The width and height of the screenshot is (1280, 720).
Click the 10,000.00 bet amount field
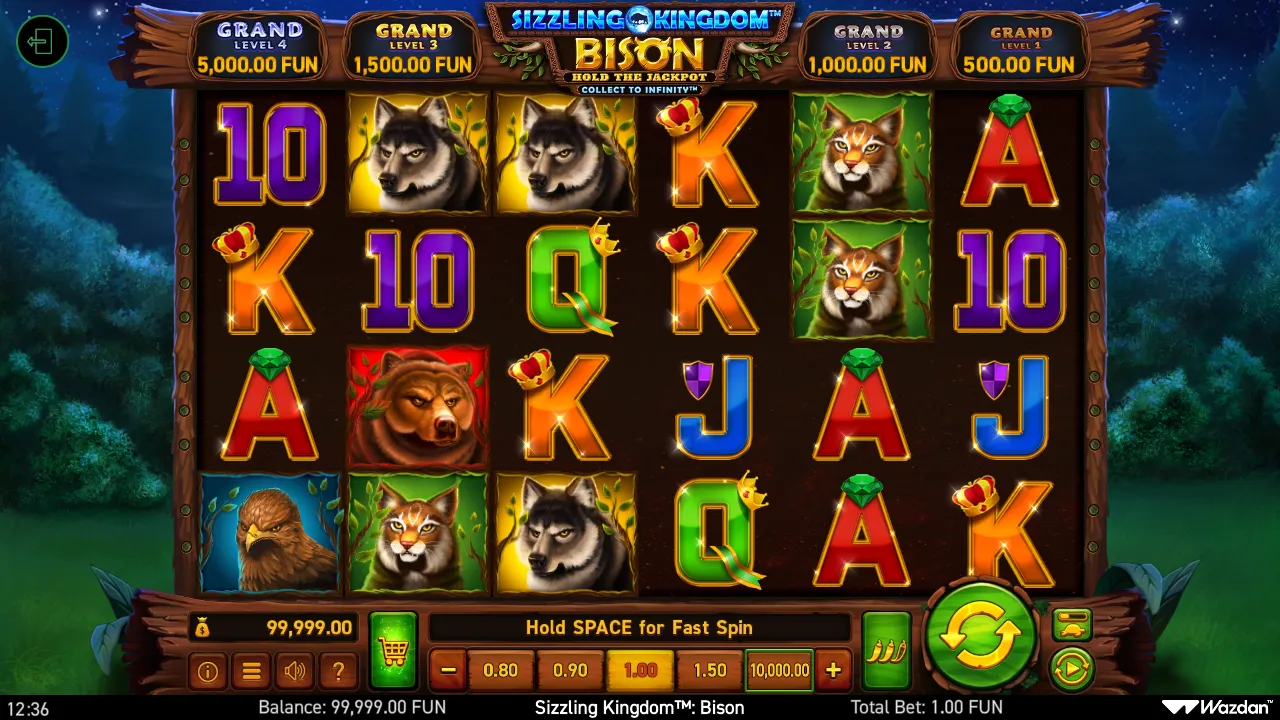tap(779, 671)
